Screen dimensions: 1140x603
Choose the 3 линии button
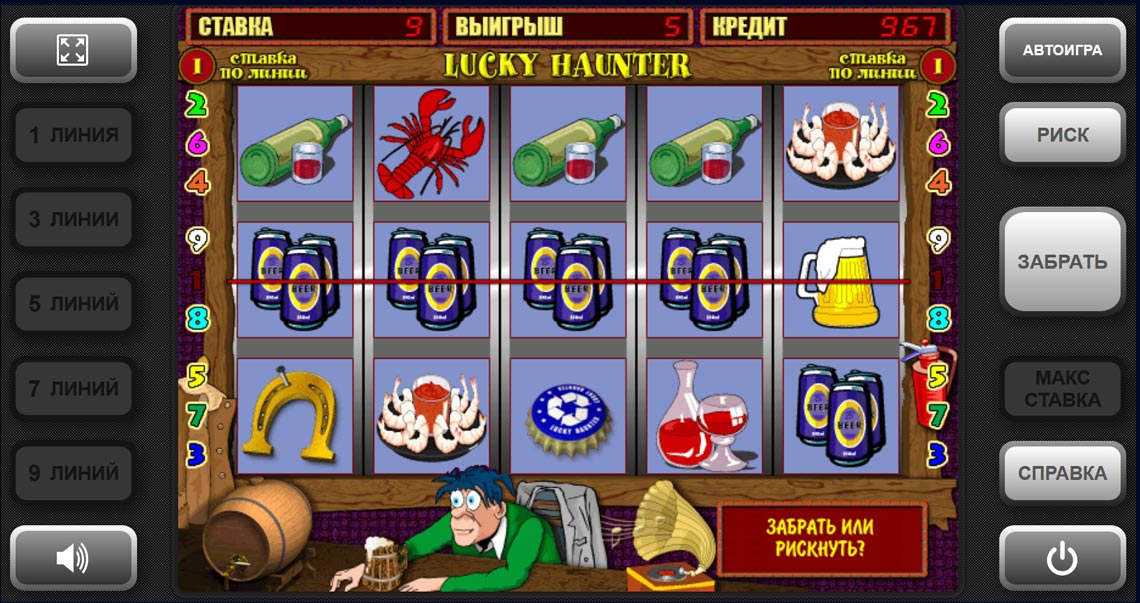tap(73, 219)
